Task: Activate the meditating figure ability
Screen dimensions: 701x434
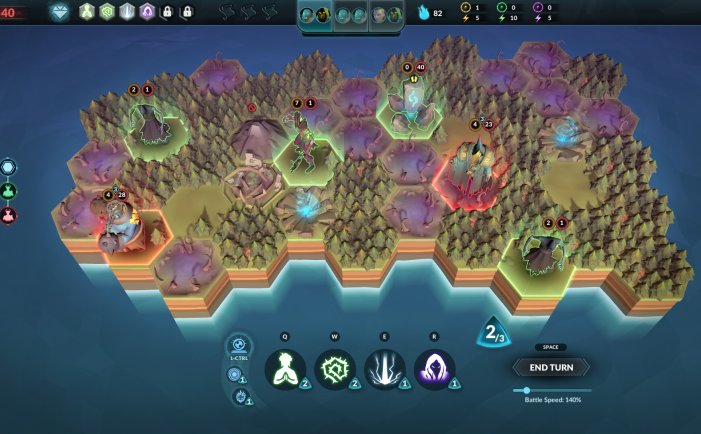Action: [285, 368]
